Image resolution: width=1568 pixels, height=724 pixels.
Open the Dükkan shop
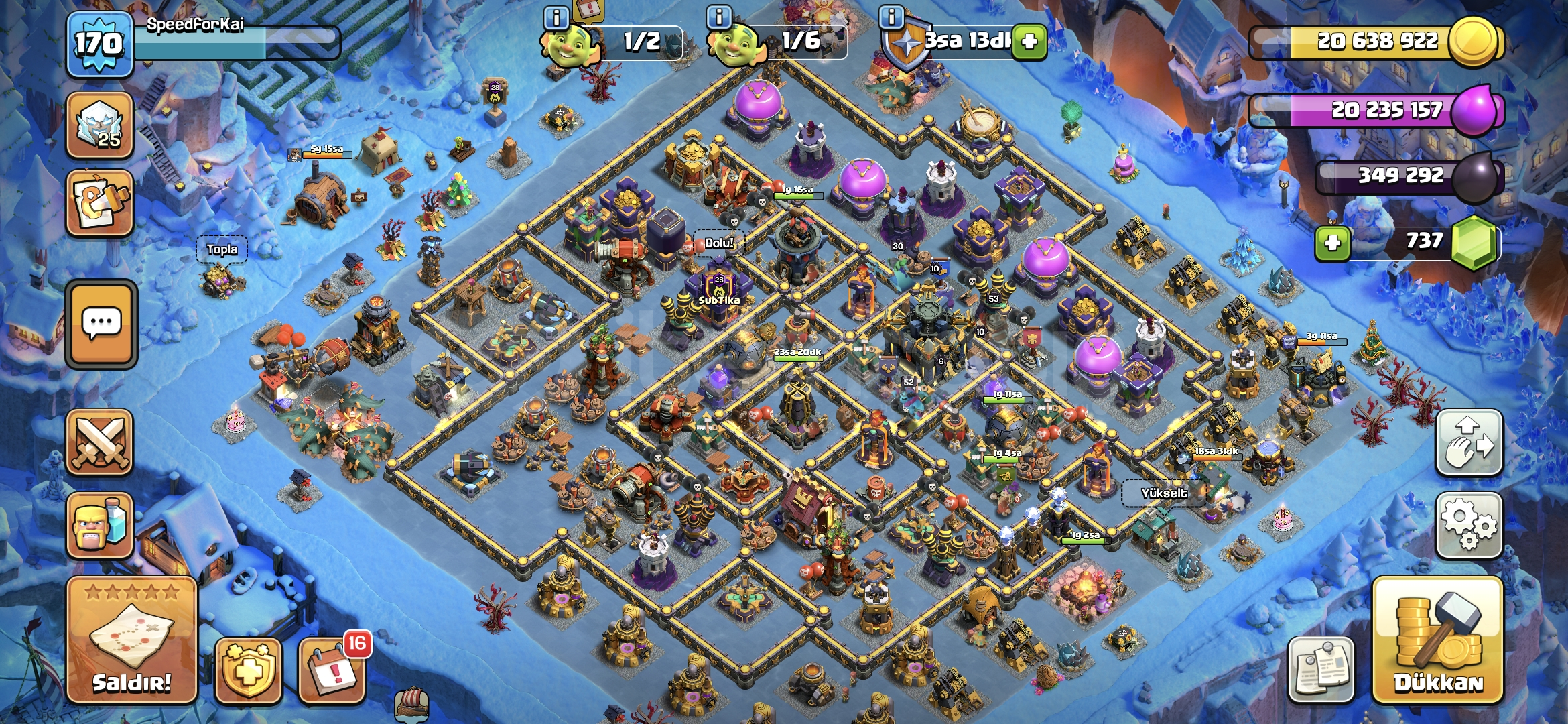pyautogui.click(x=1437, y=640)
